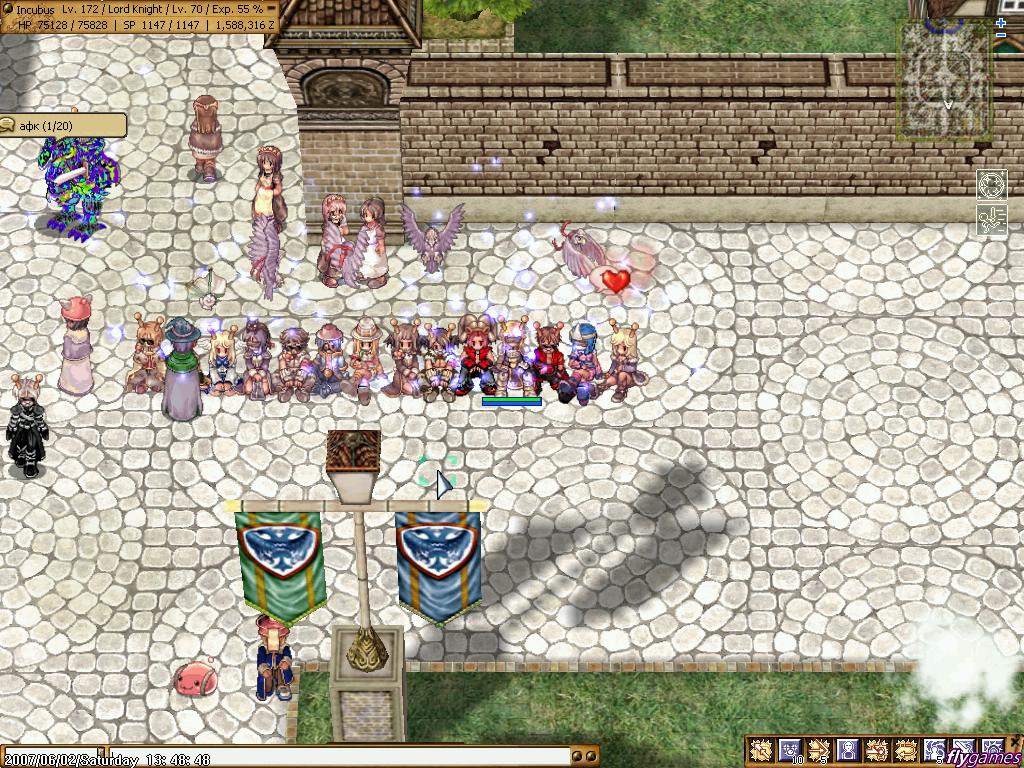Click the round buttons beside chat bar
The width and height of the screenshot is (1024, 768).
[x=586, y=757]
